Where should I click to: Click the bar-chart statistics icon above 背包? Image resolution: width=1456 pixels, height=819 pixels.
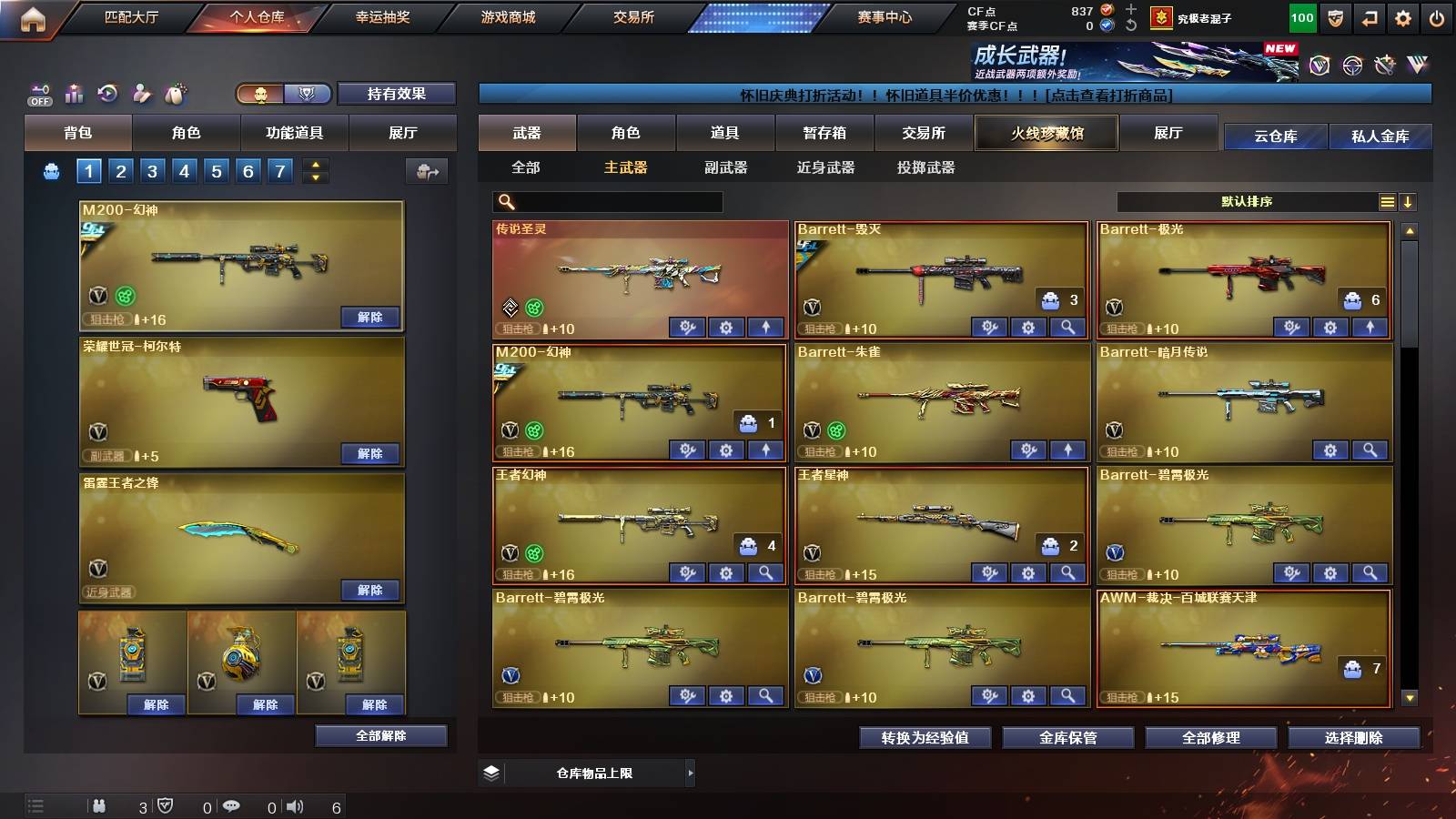click(75, 93)
